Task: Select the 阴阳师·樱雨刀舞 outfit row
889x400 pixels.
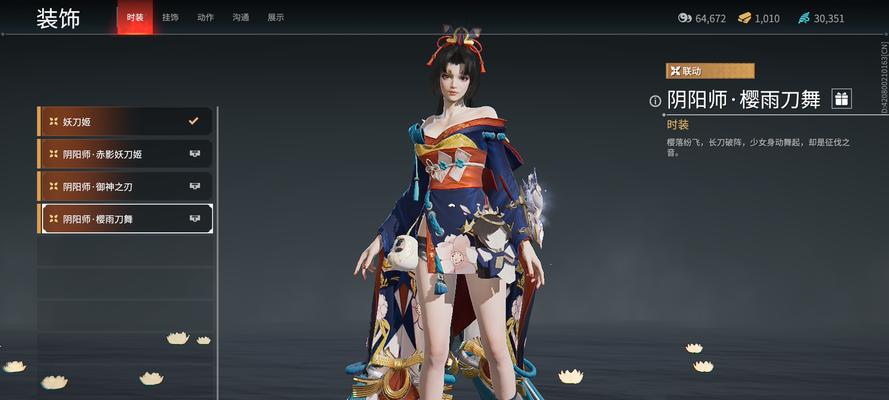Action: pyautogui.click(x=125, y=218)
